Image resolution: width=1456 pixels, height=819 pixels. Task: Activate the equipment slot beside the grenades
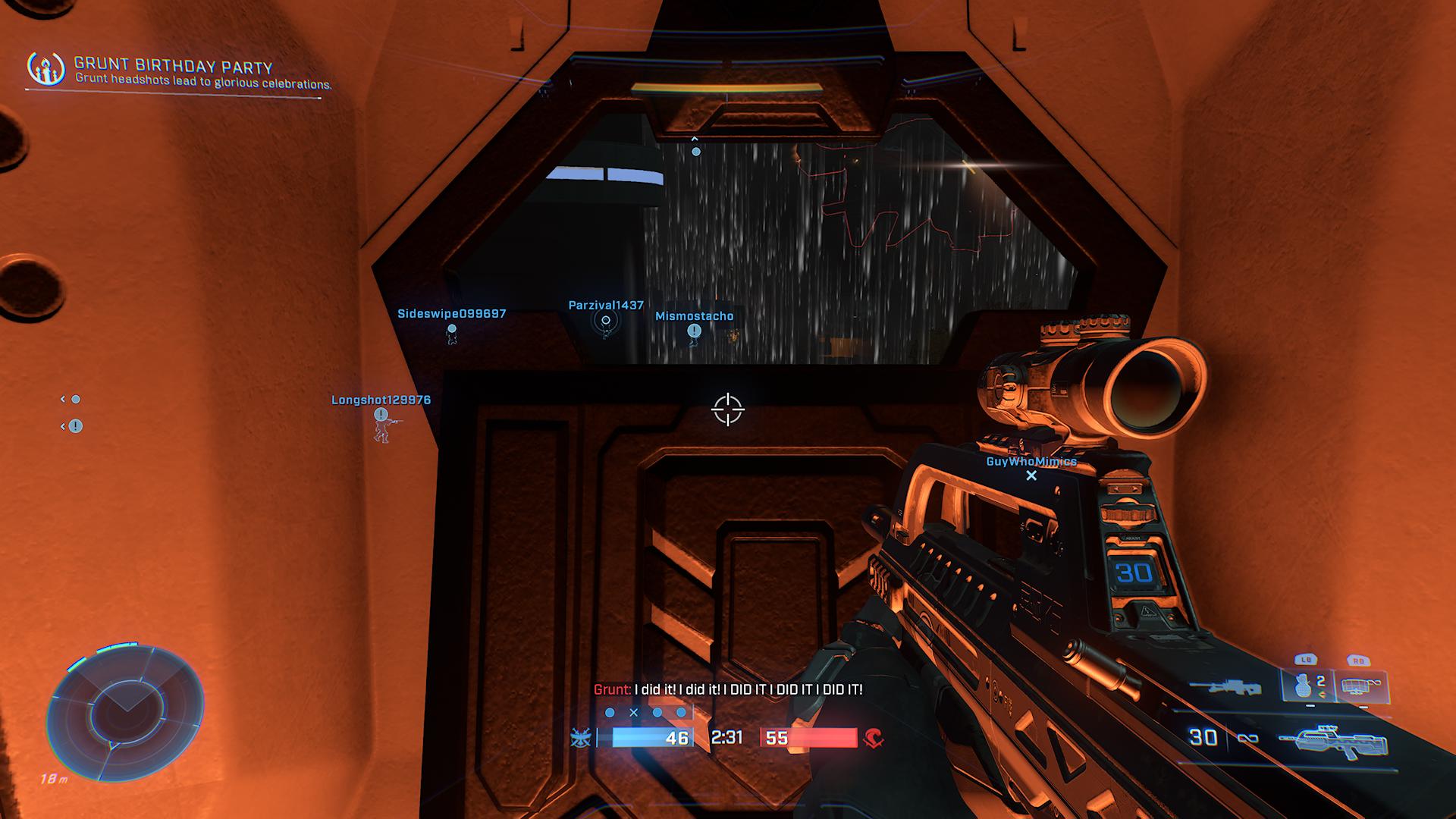point(1360,685)
